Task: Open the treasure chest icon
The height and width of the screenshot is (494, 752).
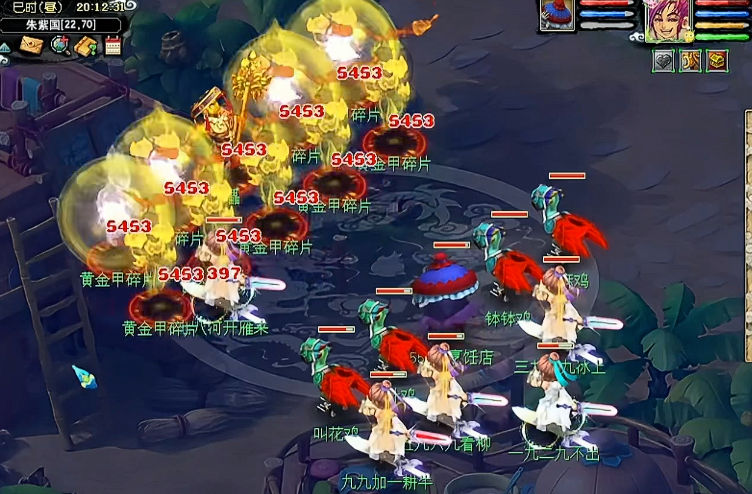Action: pyautogui.click(x=717, y=61)
